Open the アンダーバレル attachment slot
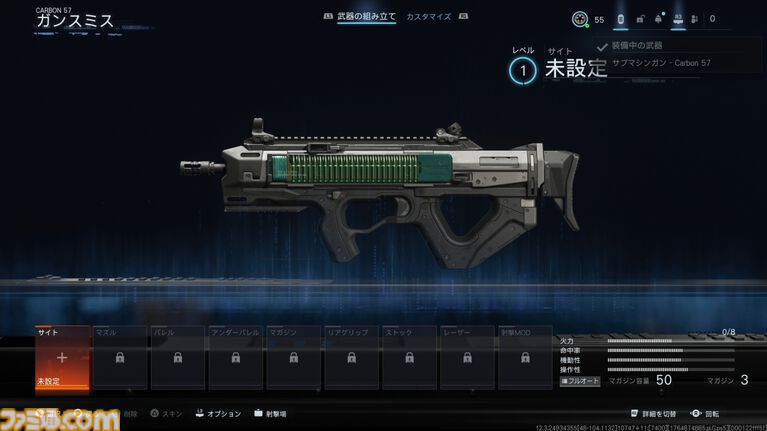The width and height of the screenshot is (767, 431). click(236, 357)
